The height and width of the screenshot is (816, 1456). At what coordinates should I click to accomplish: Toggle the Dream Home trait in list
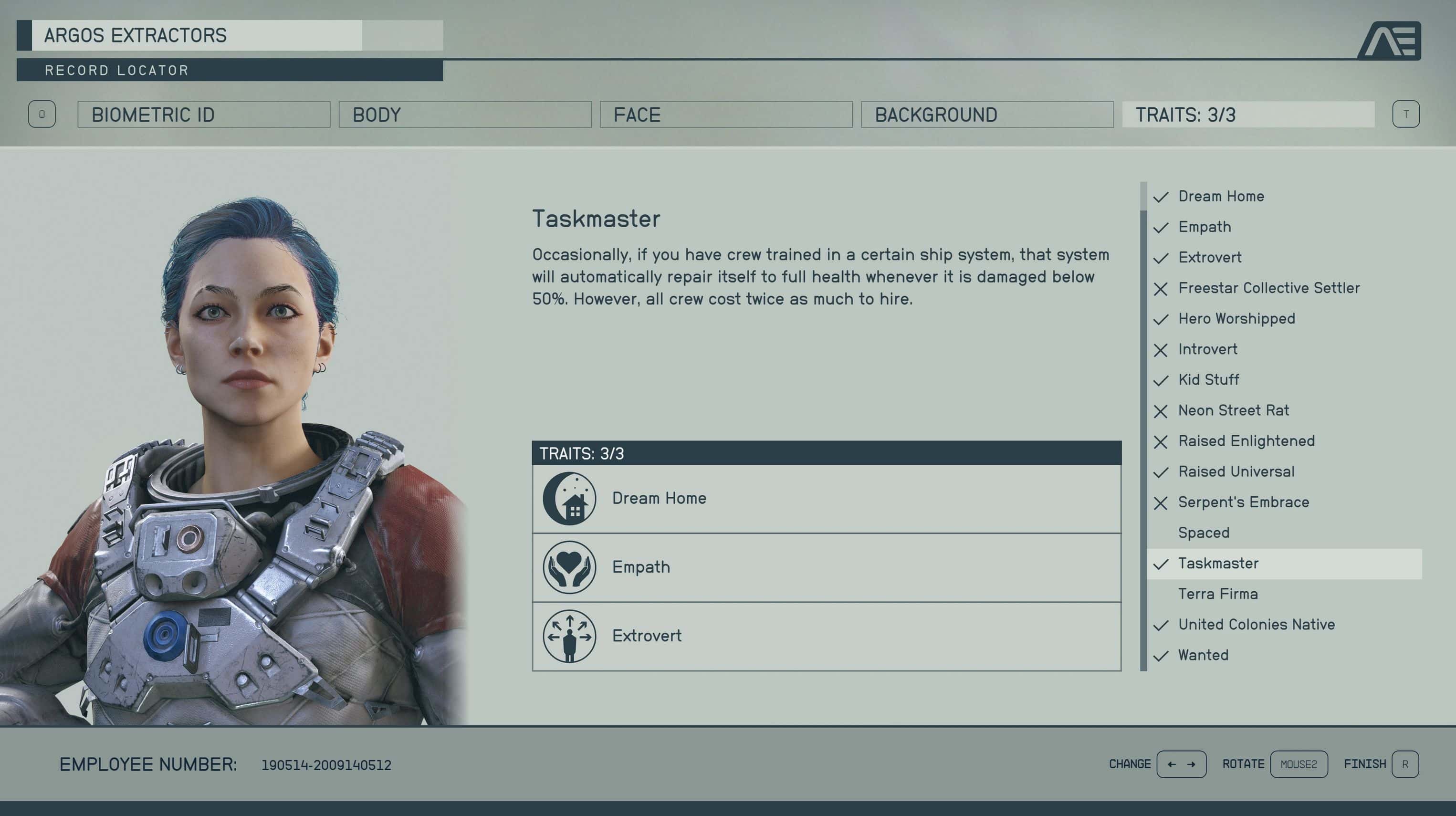pyautogui.click(x=1221, y=197)
